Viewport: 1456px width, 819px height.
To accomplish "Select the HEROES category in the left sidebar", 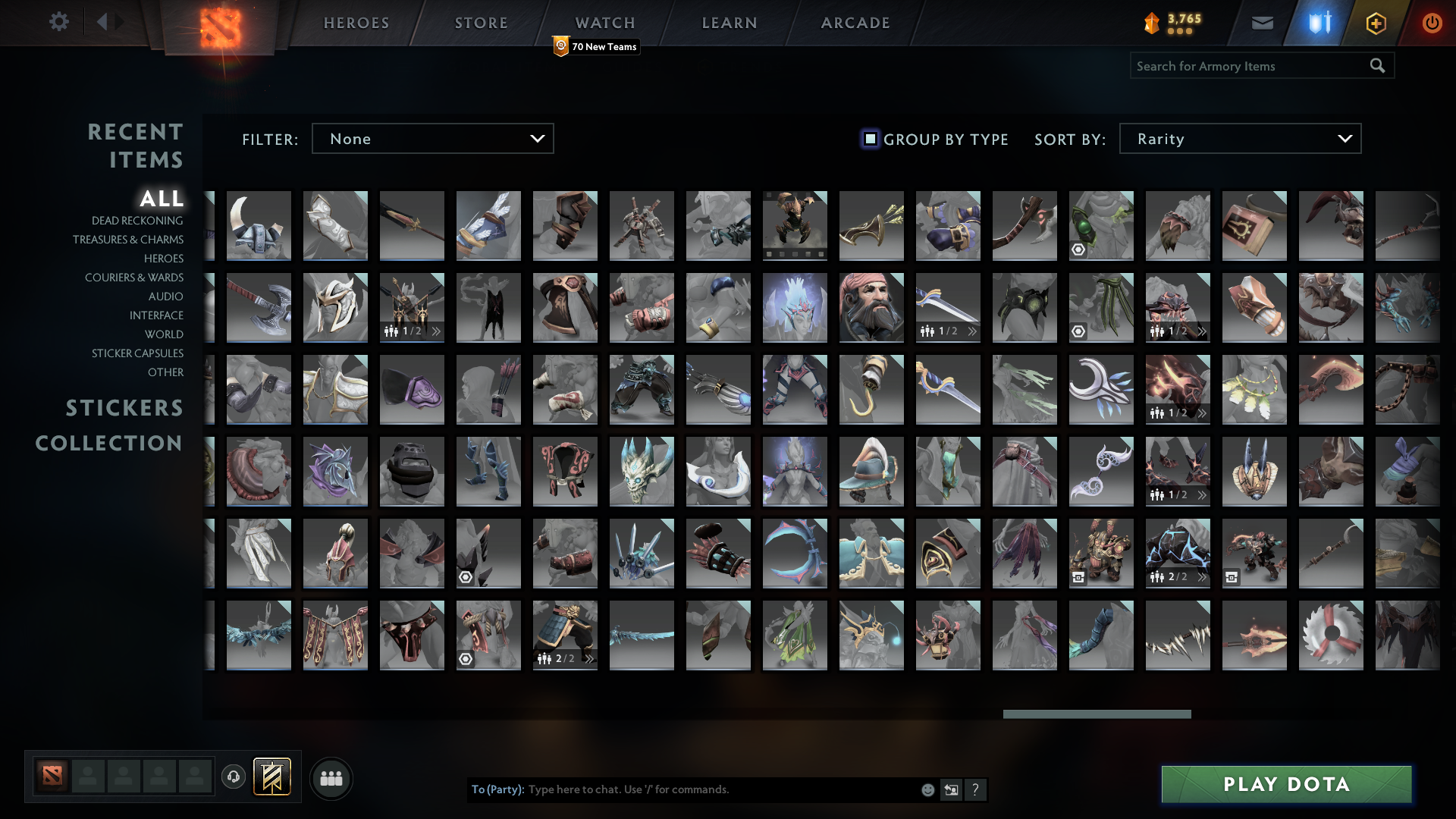I will 164,259.
